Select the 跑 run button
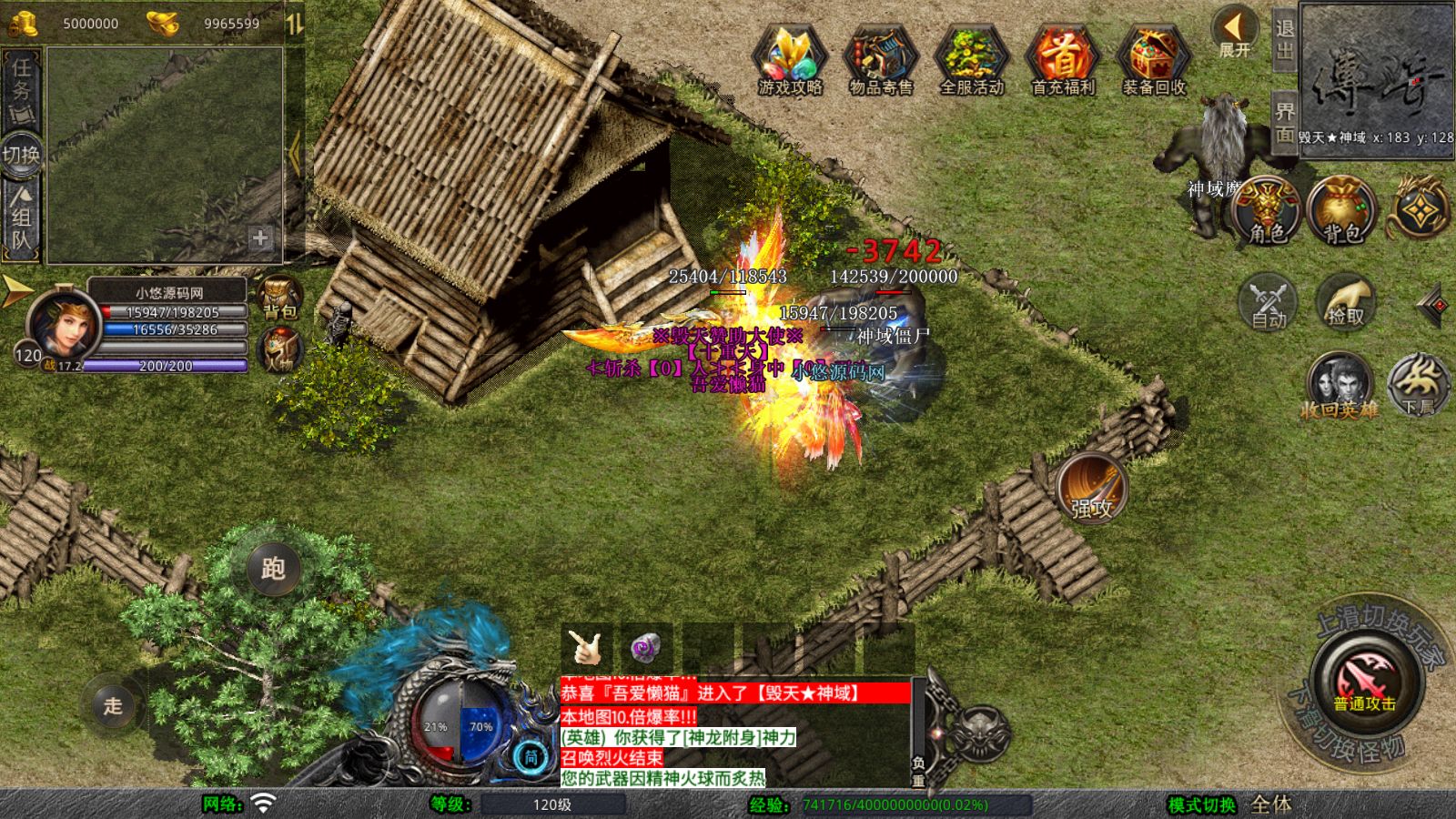Viewport: 1456px width, 819px height. 273,569
